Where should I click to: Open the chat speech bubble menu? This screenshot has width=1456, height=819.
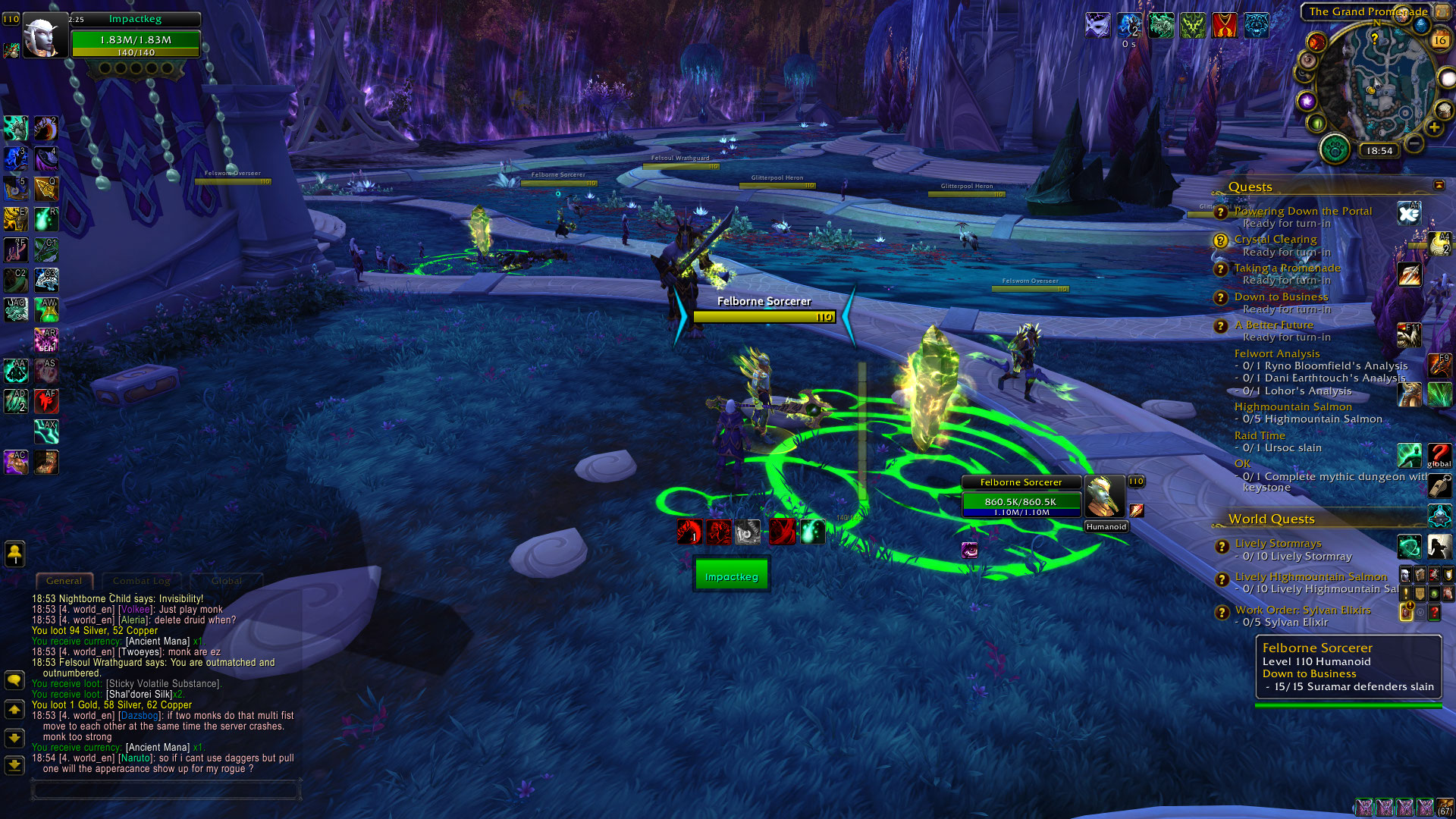point(14,680)
